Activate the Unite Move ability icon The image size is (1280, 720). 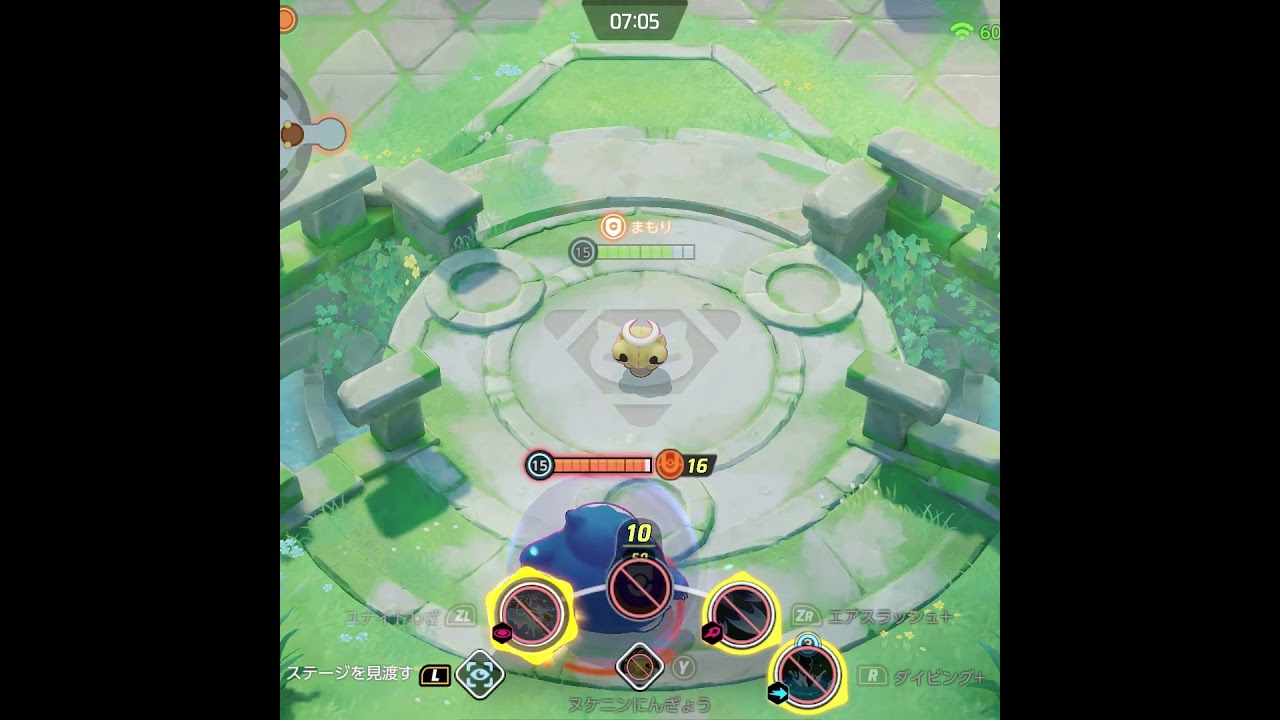click(532, 614)
